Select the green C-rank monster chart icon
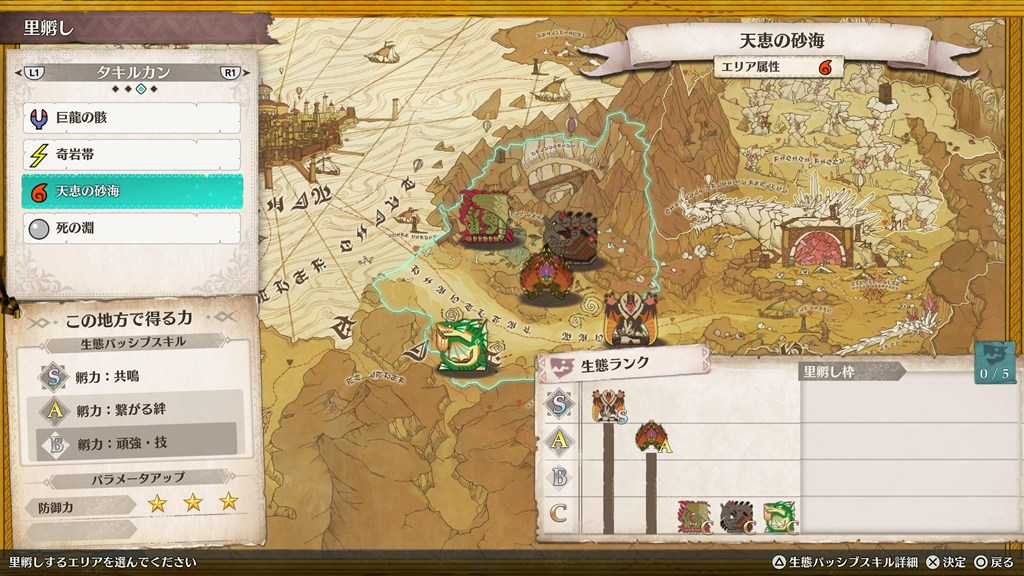This screenshot has height=576, width=1024. pyautogui.click(x=780, y=516)
